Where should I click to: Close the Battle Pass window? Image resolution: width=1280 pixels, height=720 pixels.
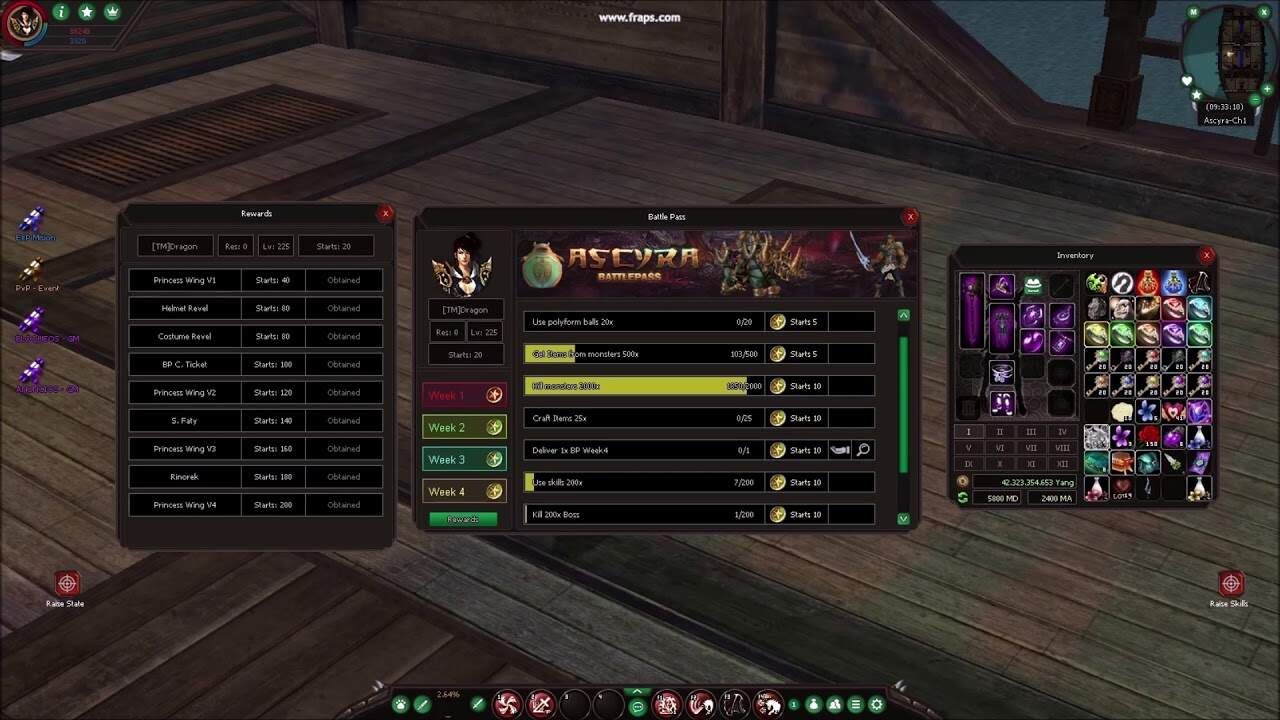click(x=910, y=216)
